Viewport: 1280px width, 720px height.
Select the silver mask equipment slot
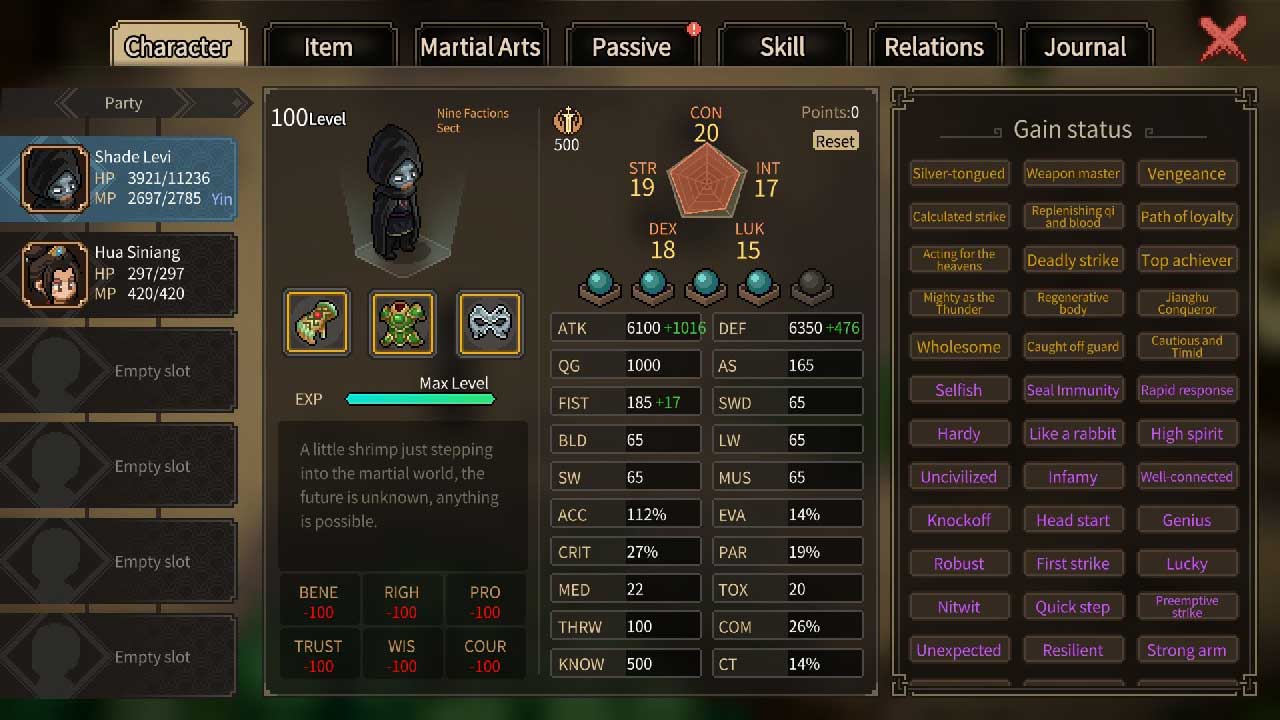pos(489,324)
